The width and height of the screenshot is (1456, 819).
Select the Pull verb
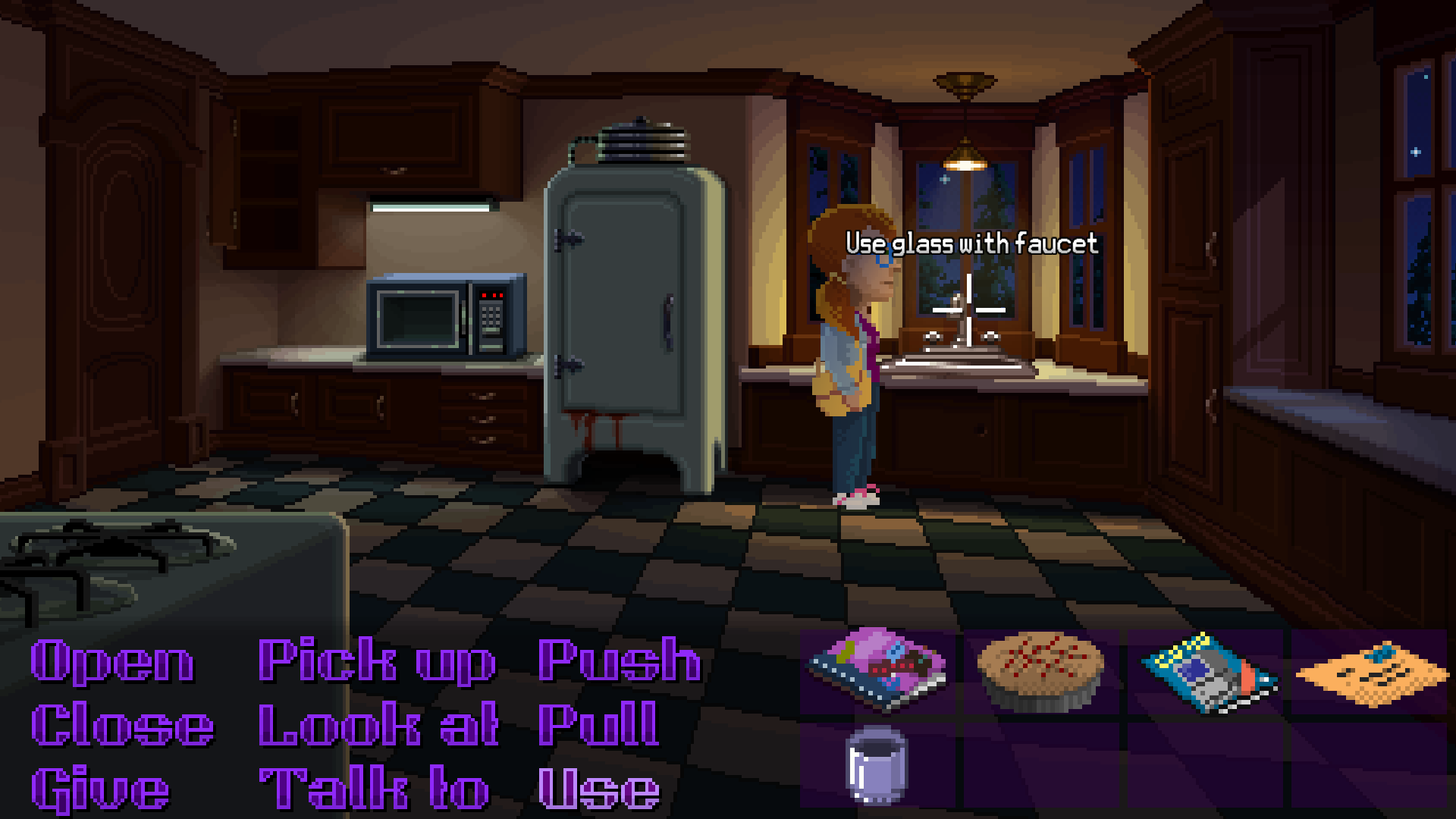tap(595, 724)
